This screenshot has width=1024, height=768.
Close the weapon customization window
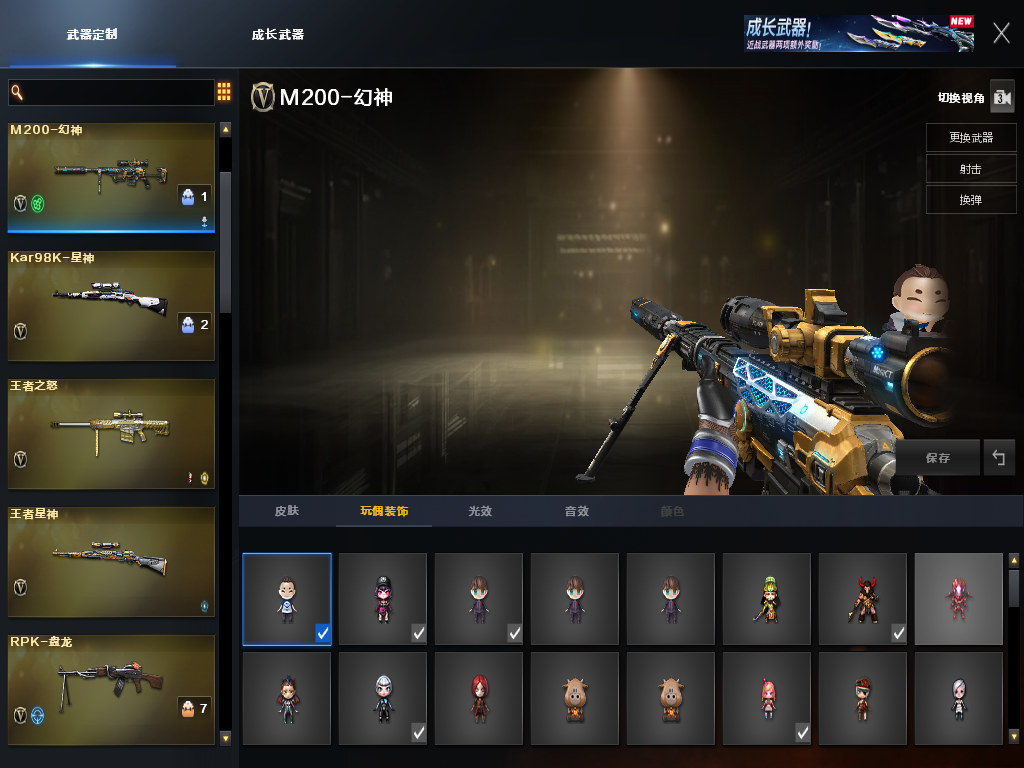tap(1001, 33)
